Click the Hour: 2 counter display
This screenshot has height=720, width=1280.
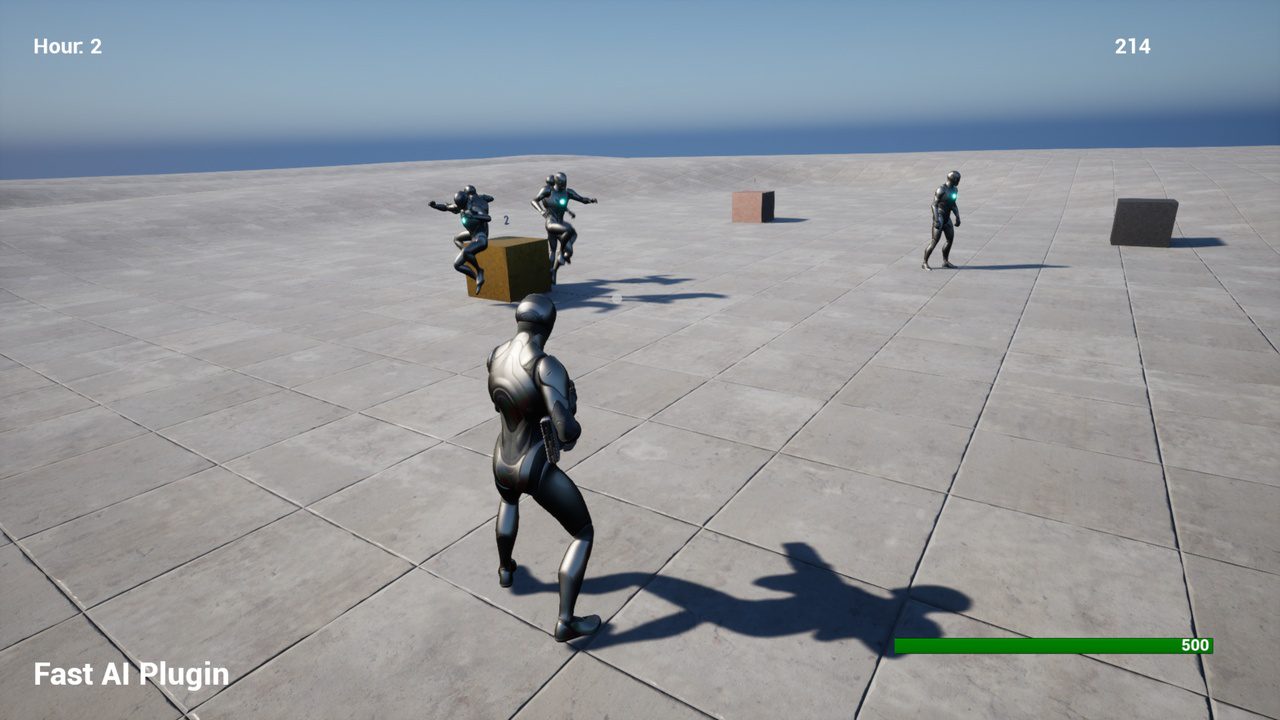coord(66,46)
